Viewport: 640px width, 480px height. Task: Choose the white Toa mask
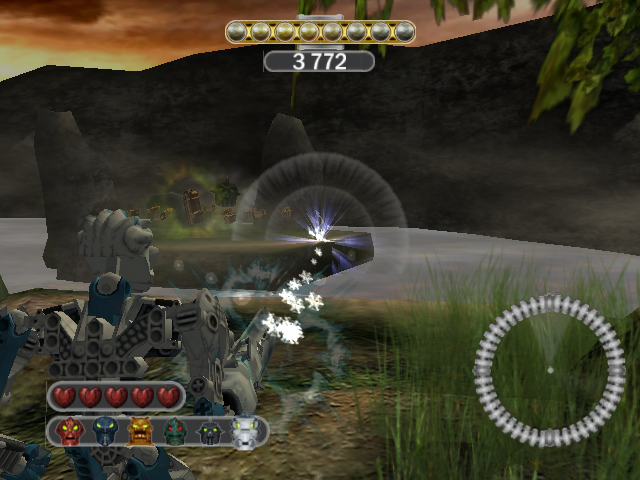pyautogui.click(x=245, y=432)
